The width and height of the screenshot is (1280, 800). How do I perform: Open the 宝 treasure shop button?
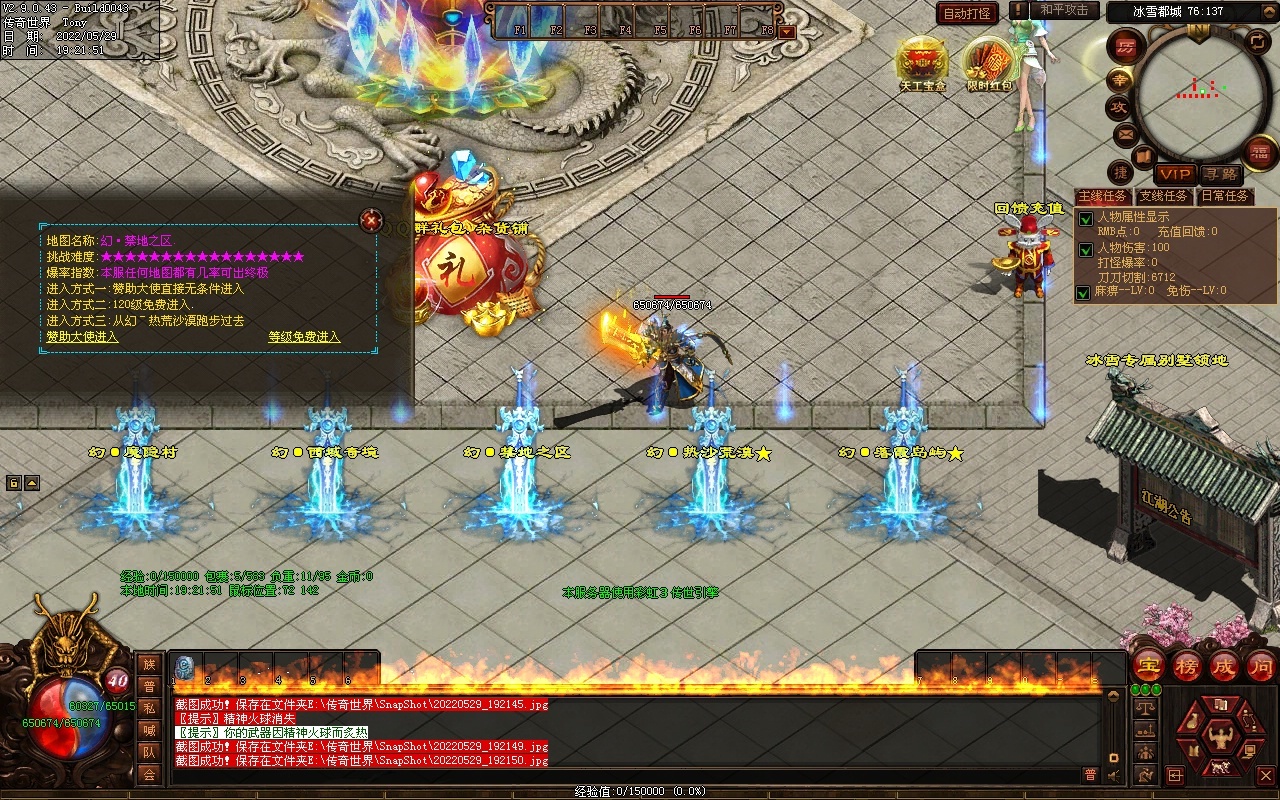click(x=1149, y=666)
